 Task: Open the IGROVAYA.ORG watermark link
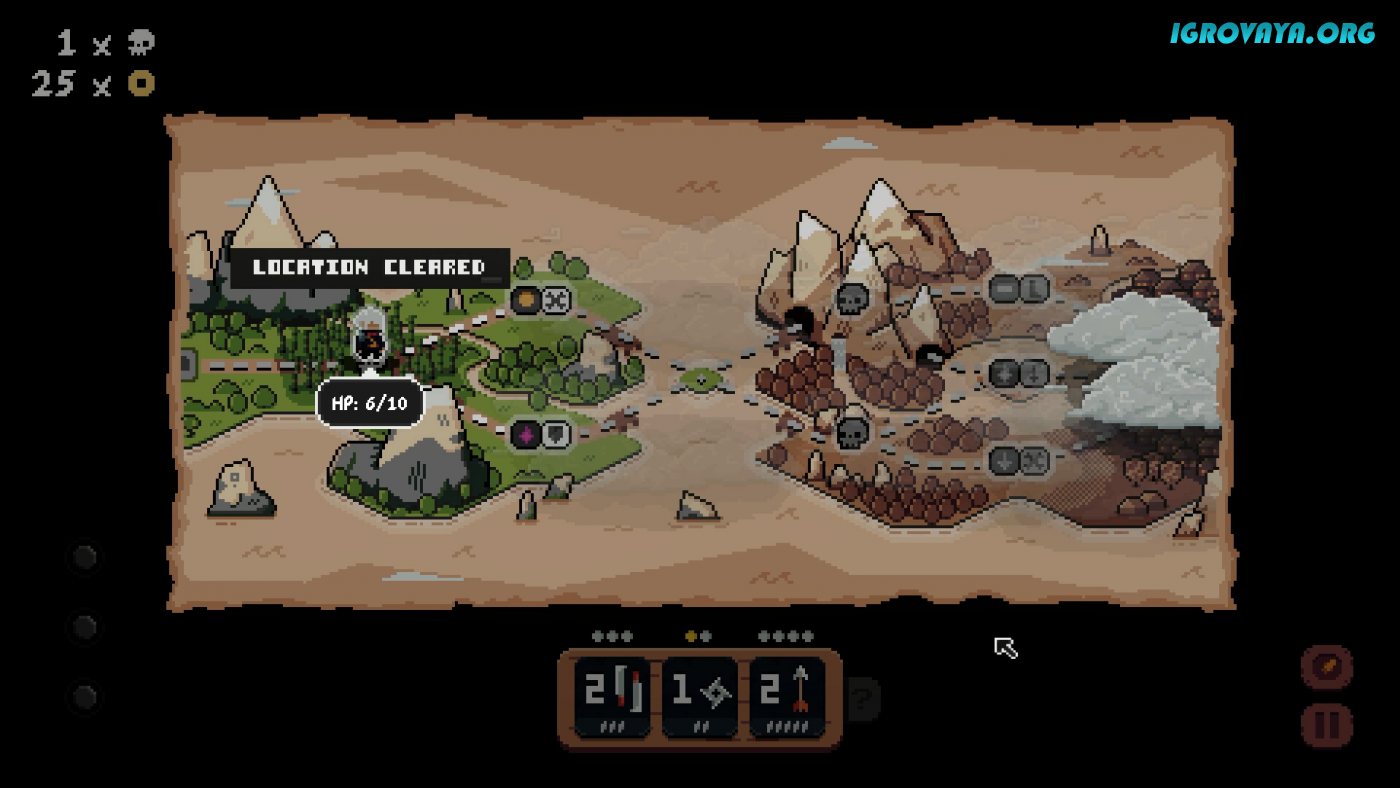point(1273,33)
